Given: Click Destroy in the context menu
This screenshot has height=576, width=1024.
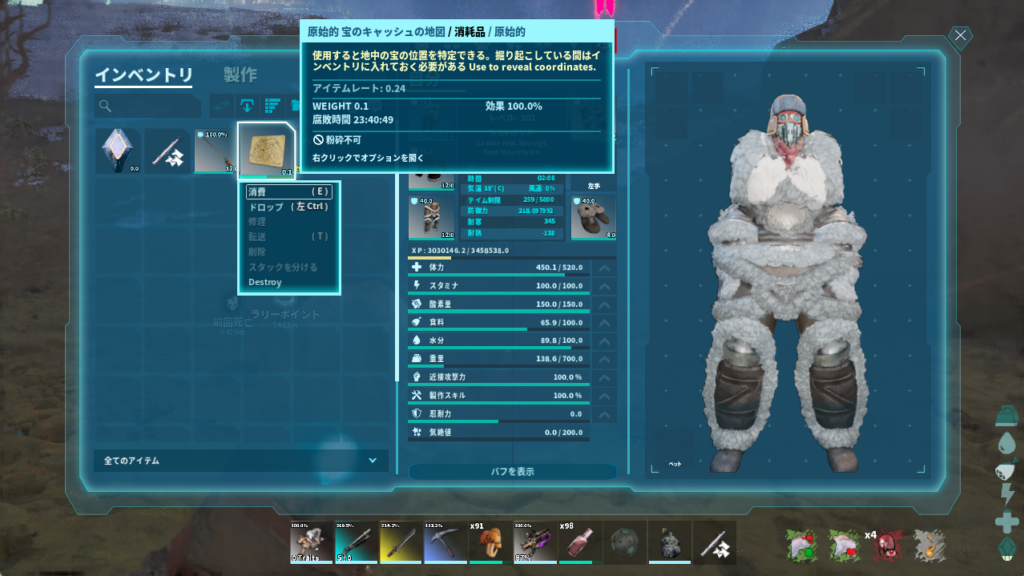Looking at the screenshot, I should [x=265, y=282].
